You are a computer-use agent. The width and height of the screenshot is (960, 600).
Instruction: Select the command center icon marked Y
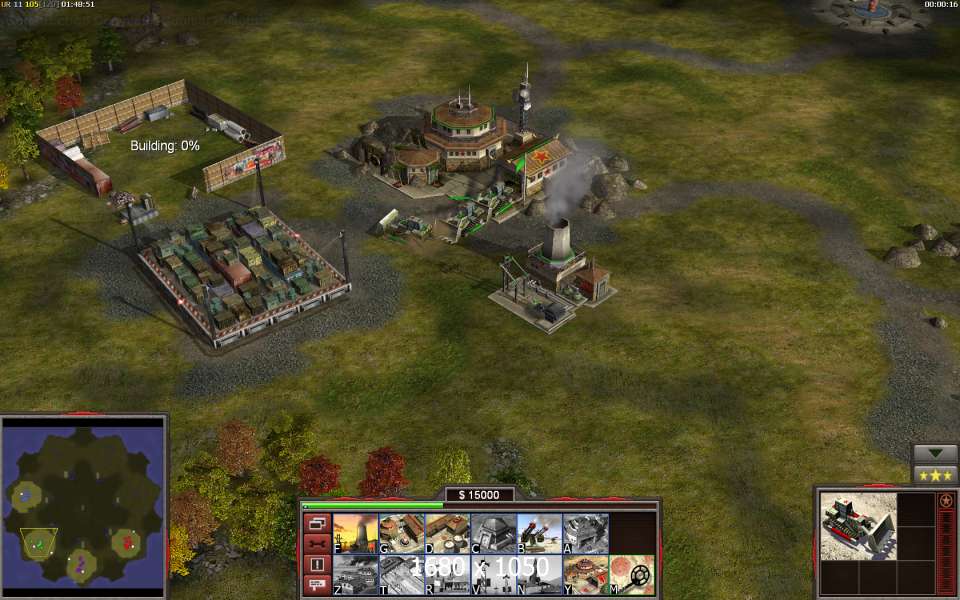click(x=585, y=575)
